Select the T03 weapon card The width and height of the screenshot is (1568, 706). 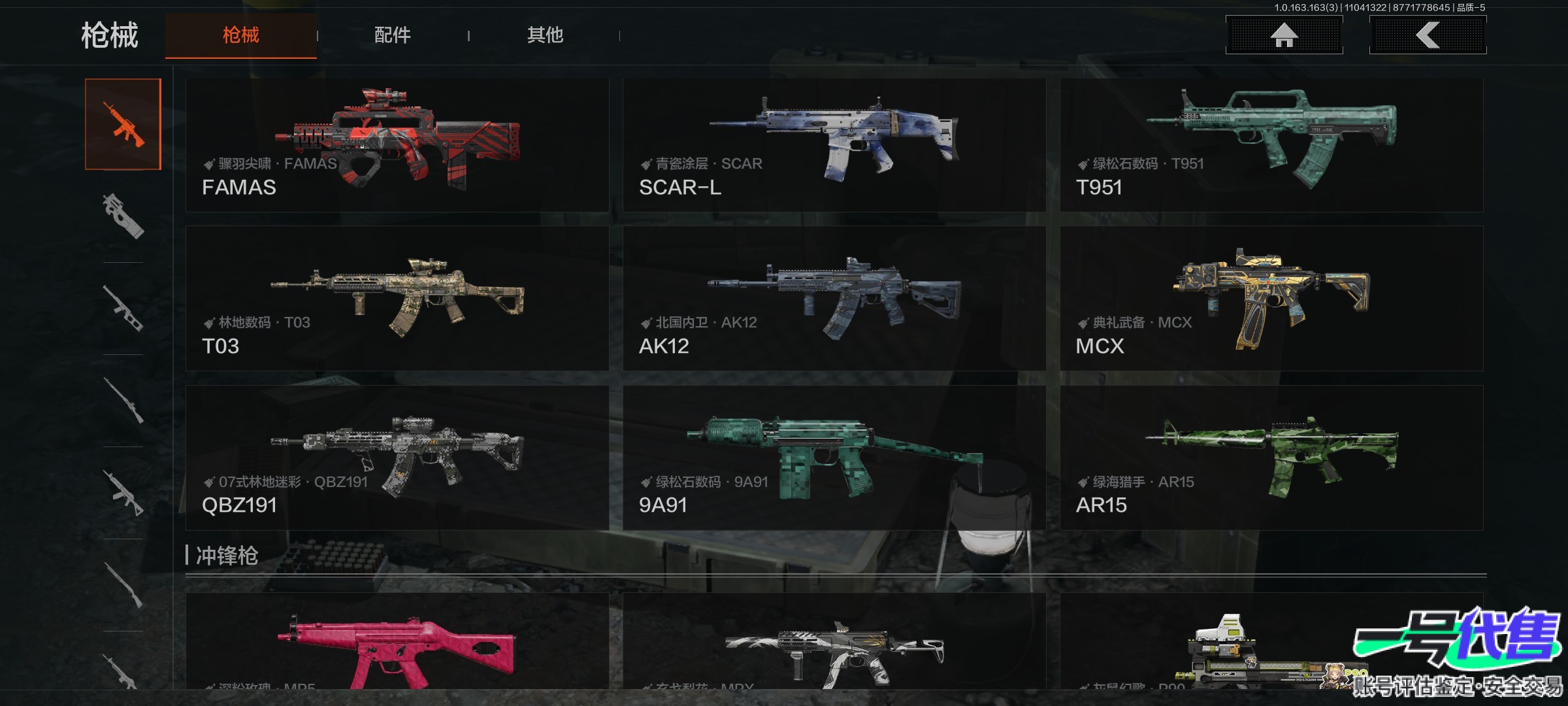397,299
